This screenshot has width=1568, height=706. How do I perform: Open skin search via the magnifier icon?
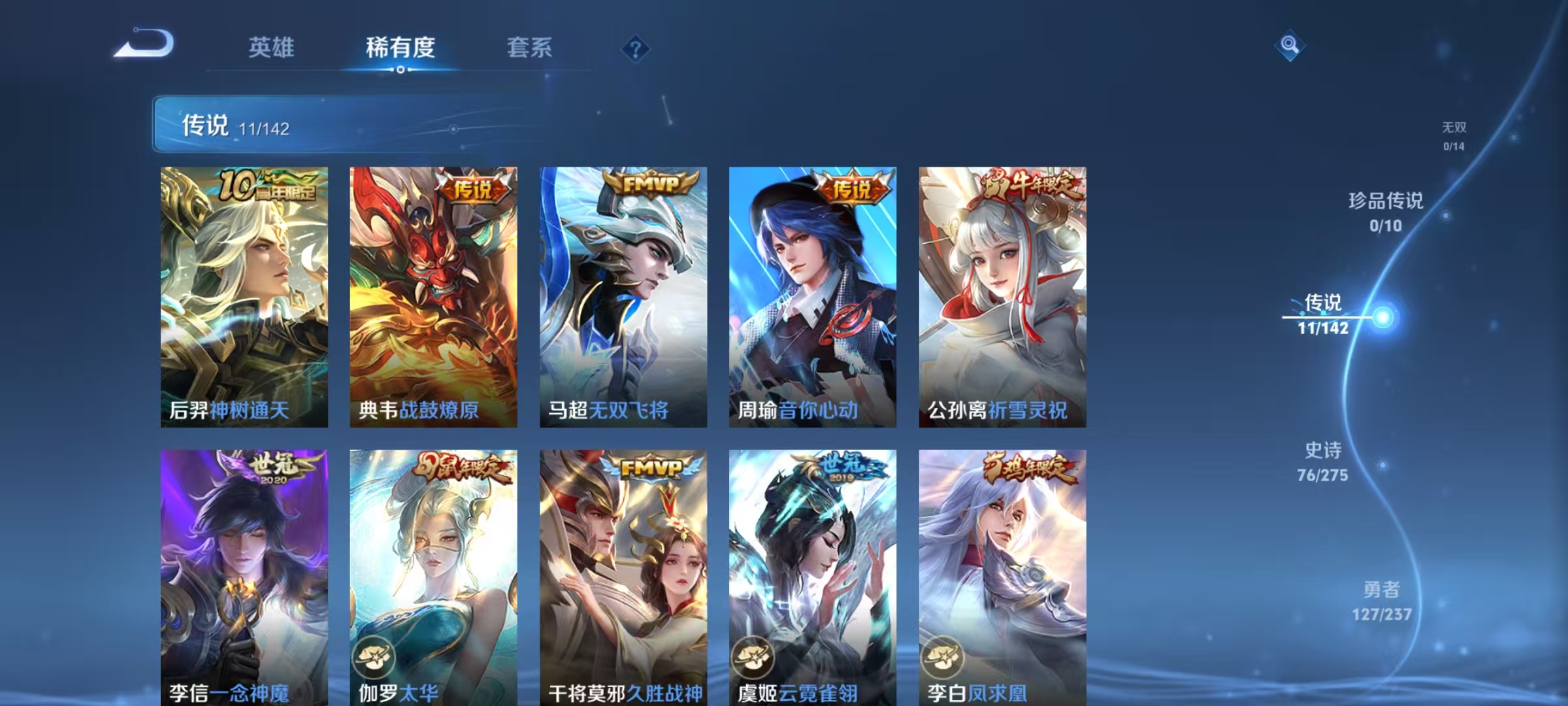(x=1287, y=44)
